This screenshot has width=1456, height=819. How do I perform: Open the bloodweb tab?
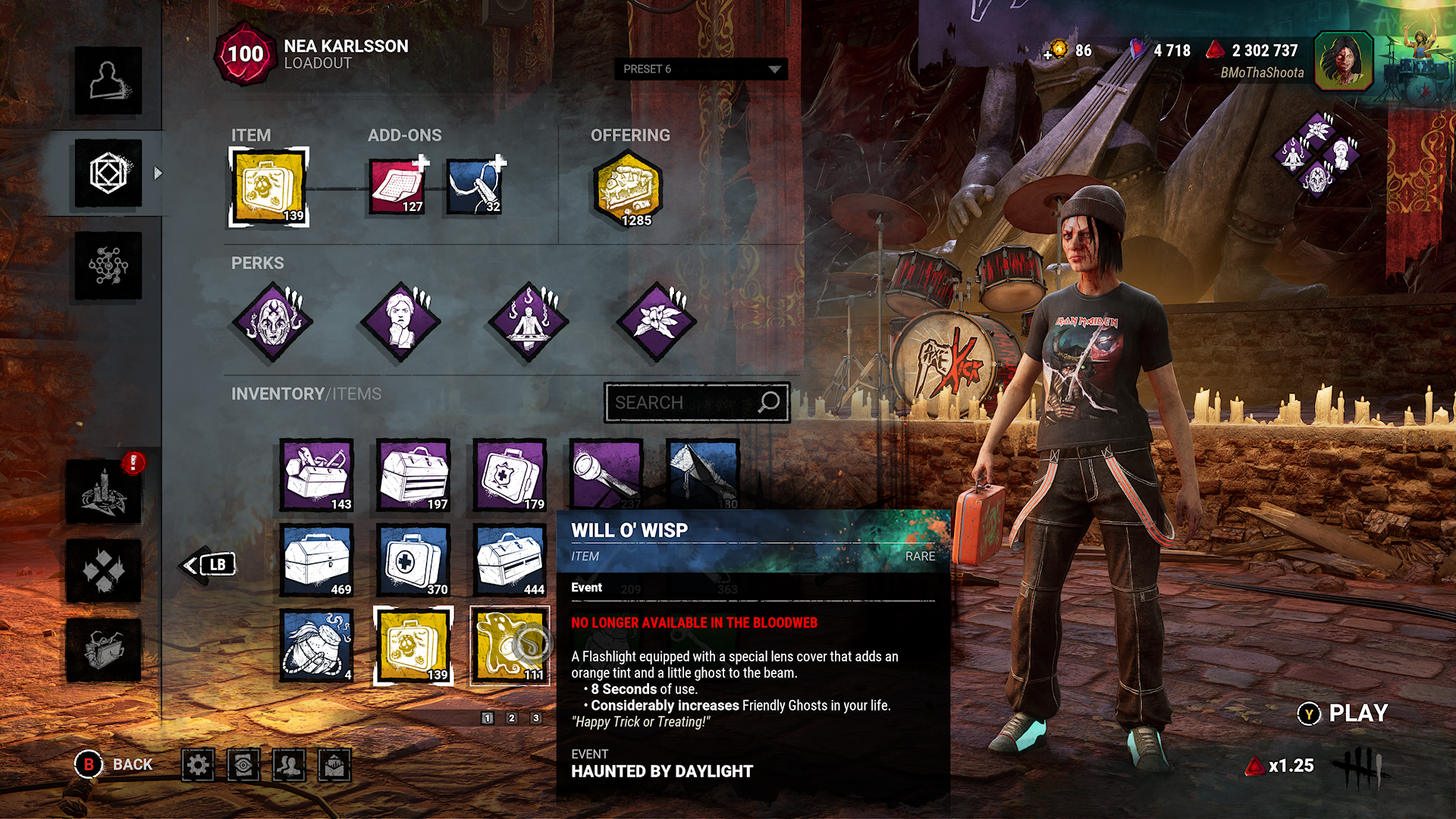(108, 265)
